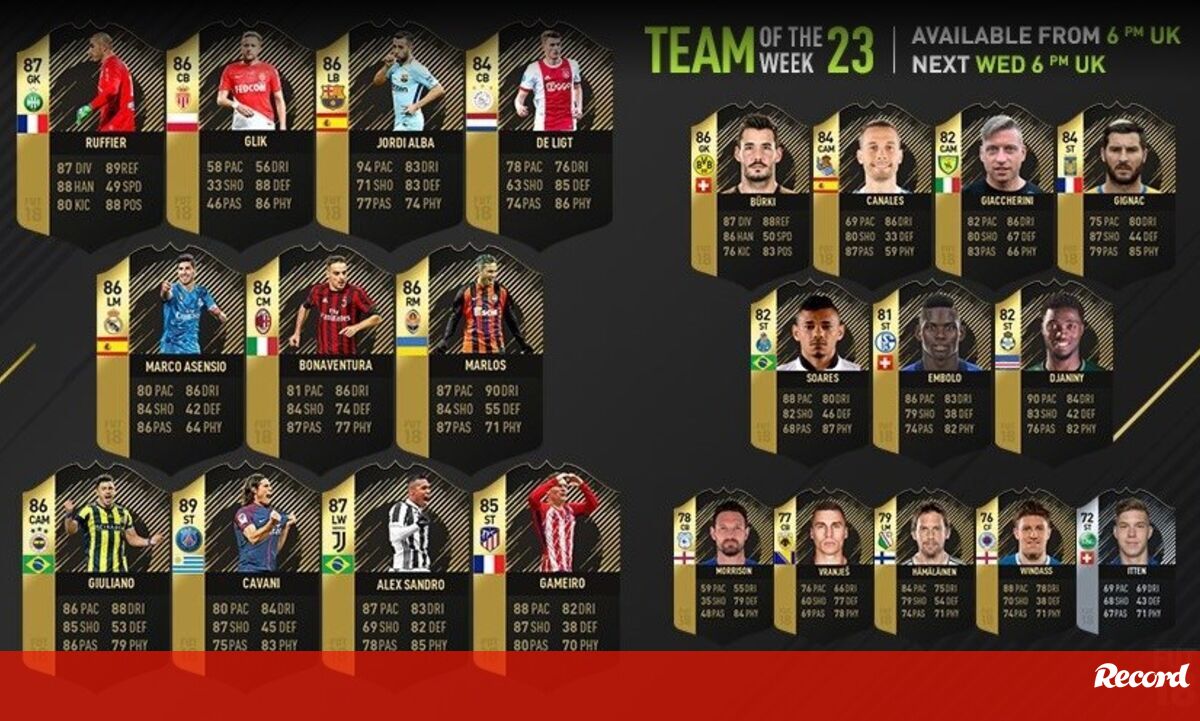Pick the De Ligt card
Screen dimensions: 1200x721
pos(540,130)
